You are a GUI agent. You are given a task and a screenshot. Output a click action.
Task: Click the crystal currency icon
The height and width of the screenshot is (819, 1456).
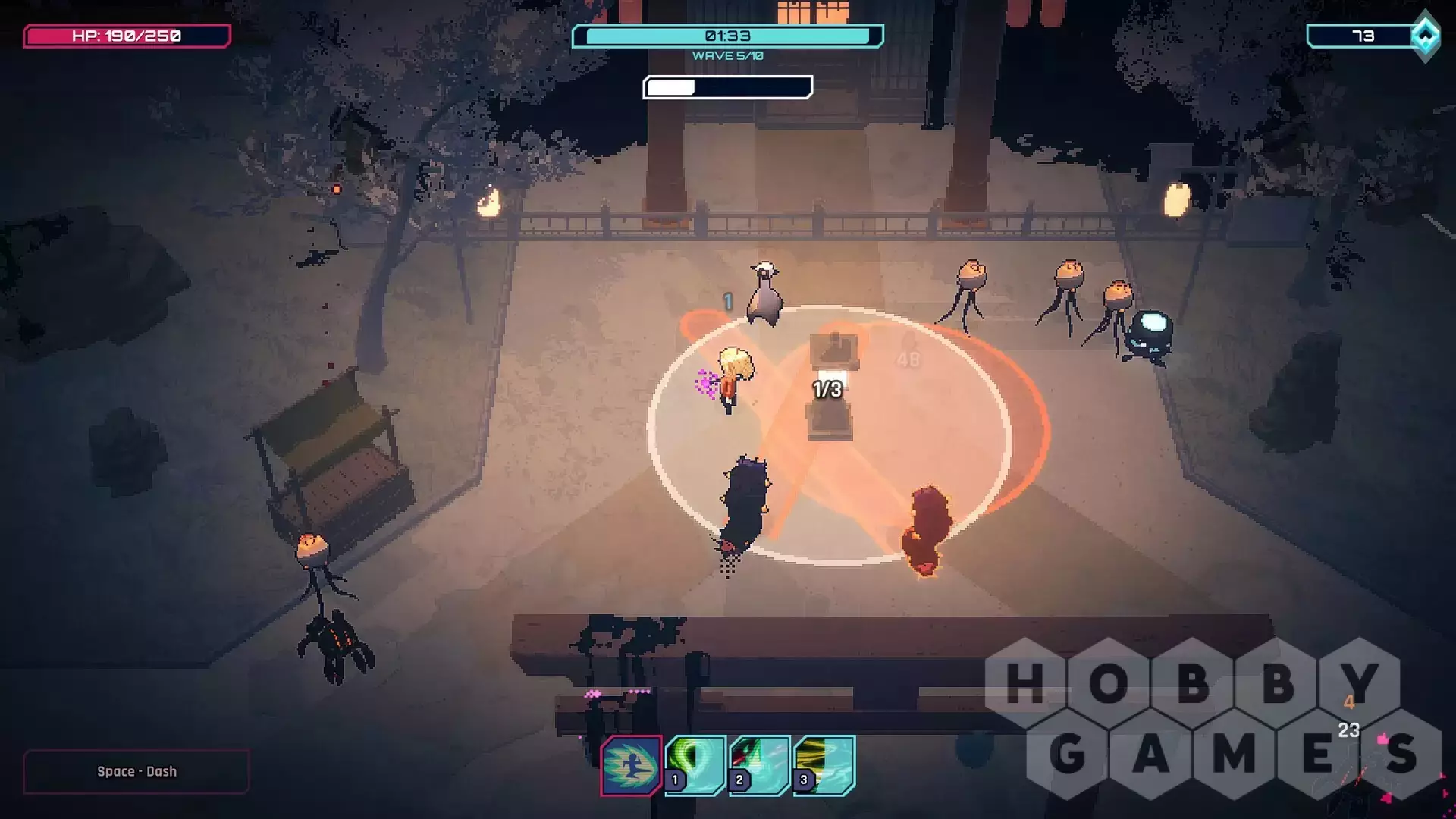(1425, 36)
